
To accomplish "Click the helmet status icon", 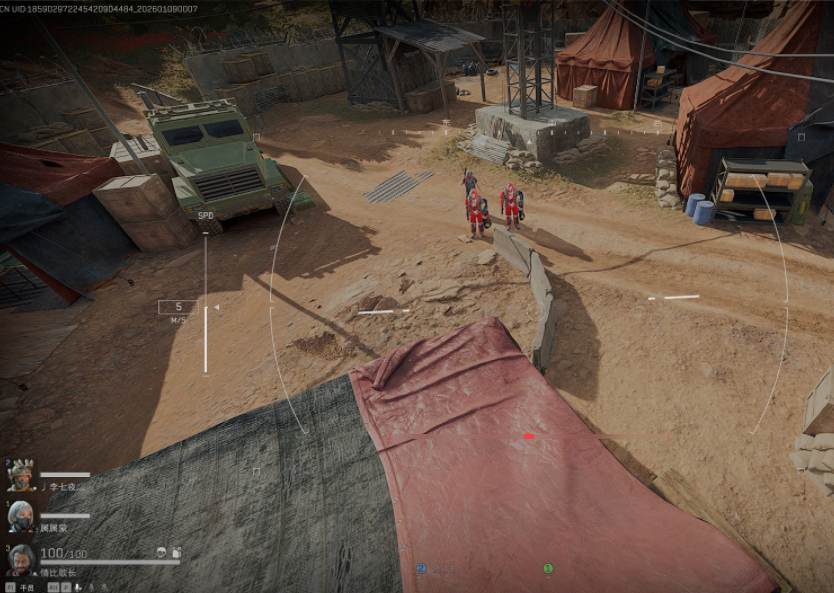I will (160, 552).
